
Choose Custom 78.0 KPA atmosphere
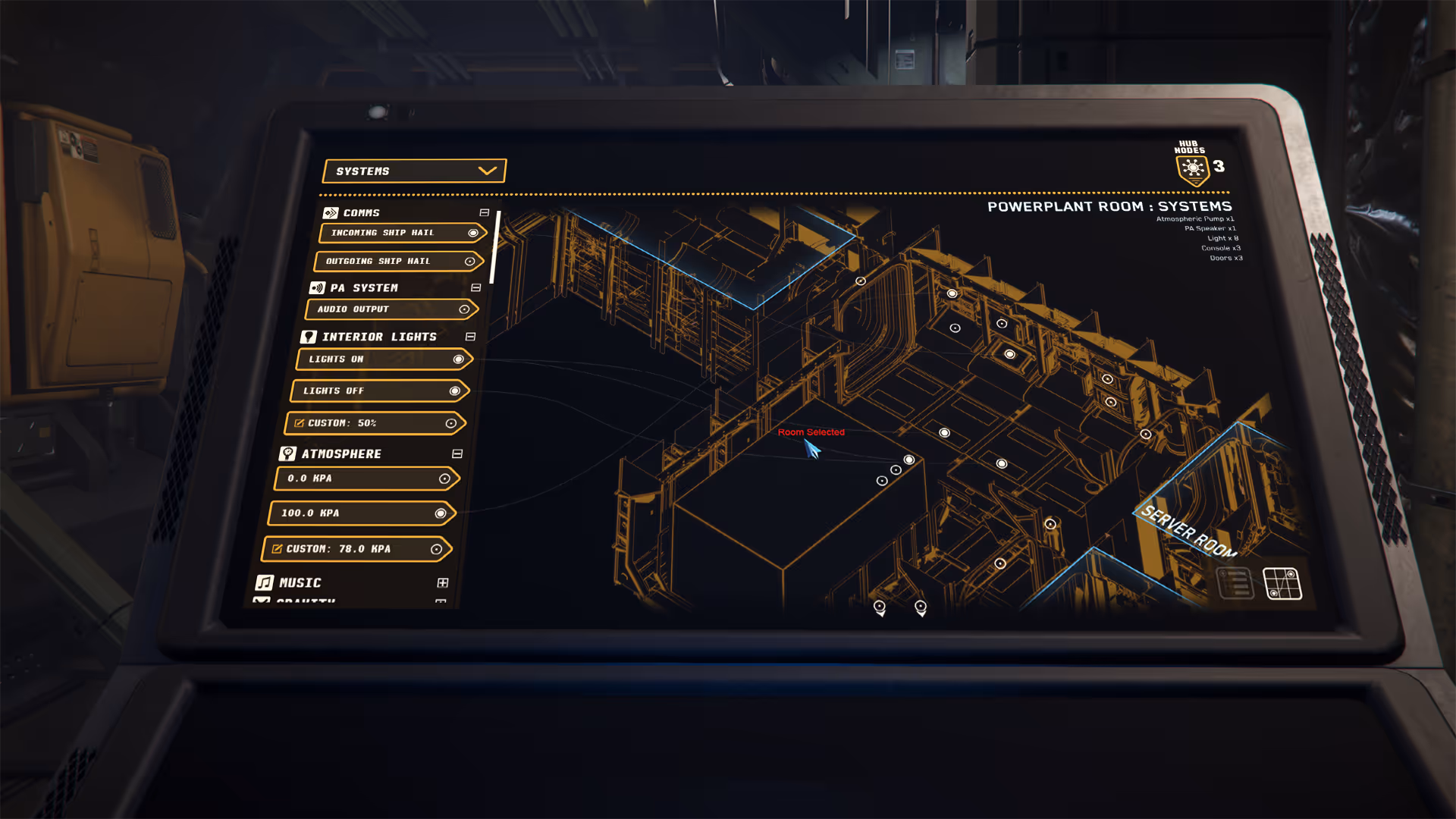pos(356,549)
